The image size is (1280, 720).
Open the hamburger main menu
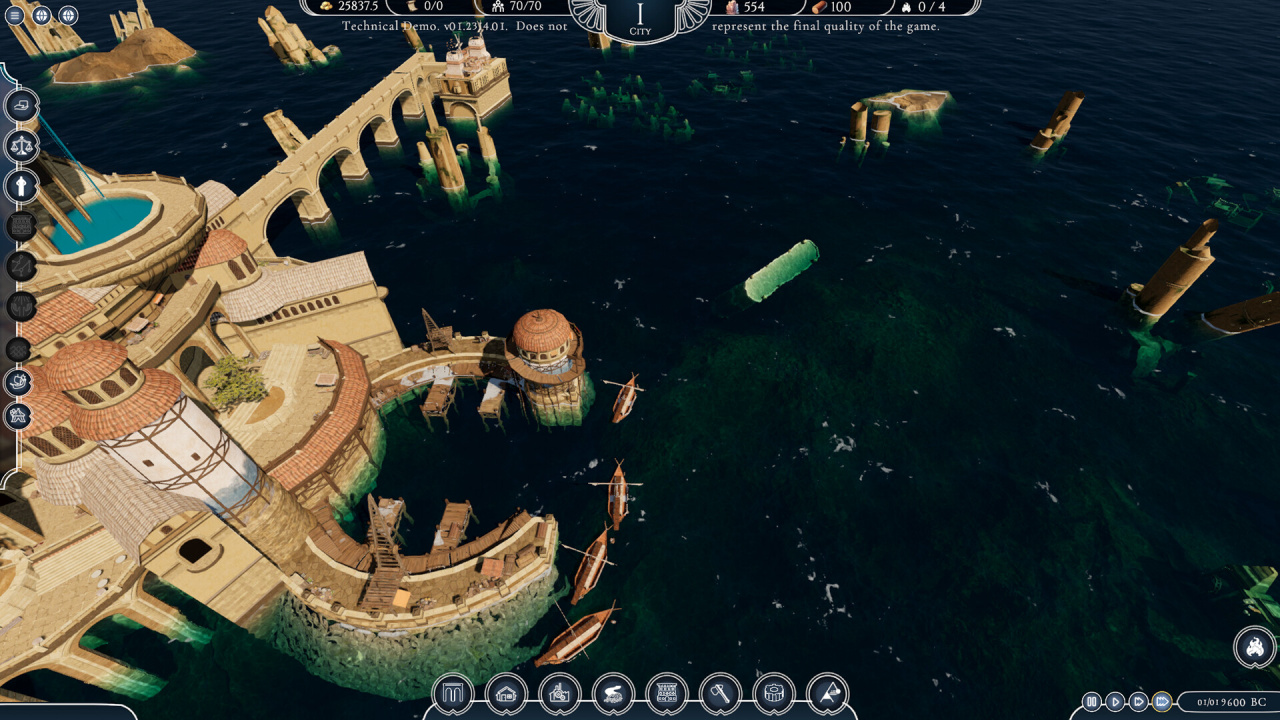point(15,15)
